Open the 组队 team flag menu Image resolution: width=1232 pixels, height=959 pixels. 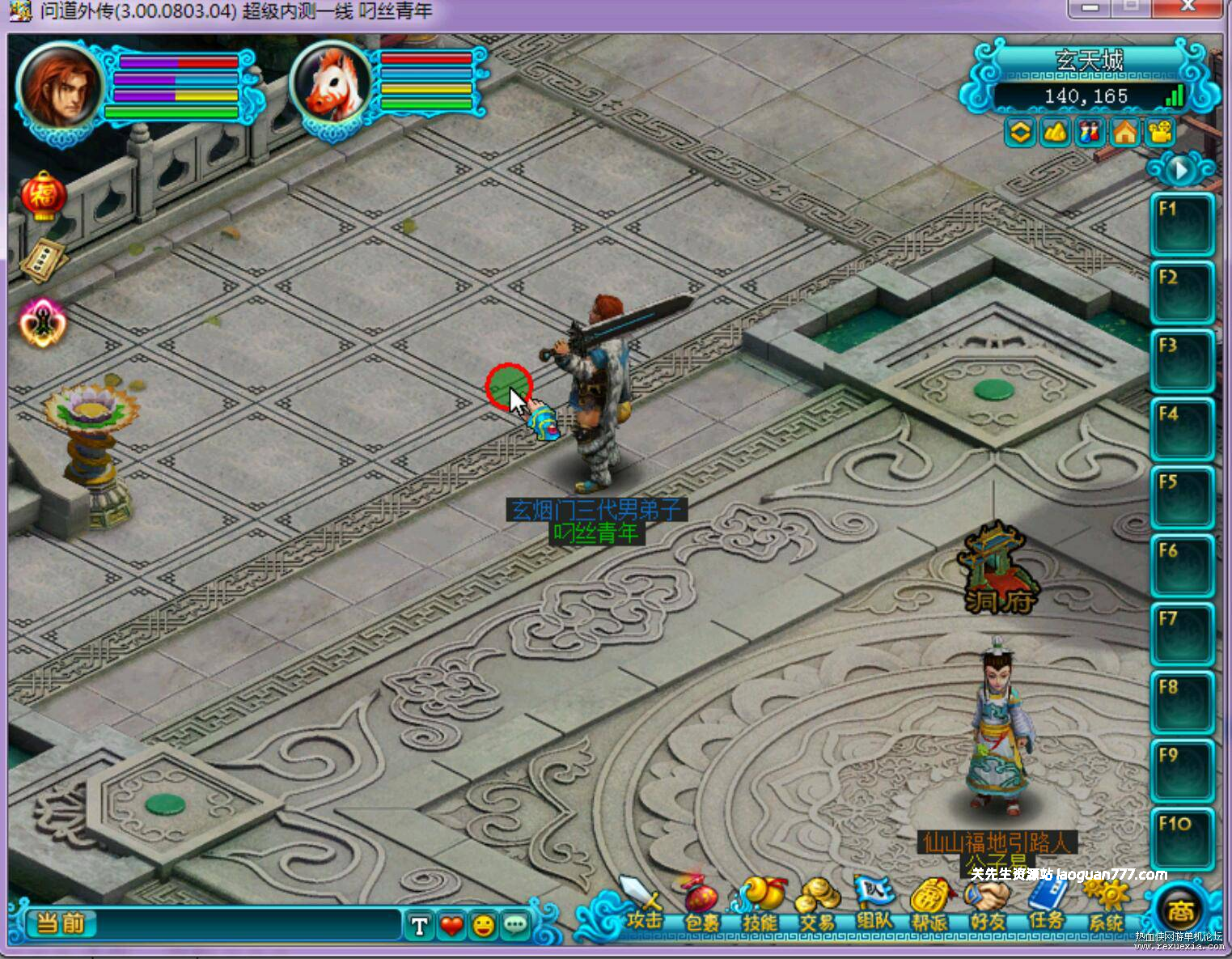[874, 903]
